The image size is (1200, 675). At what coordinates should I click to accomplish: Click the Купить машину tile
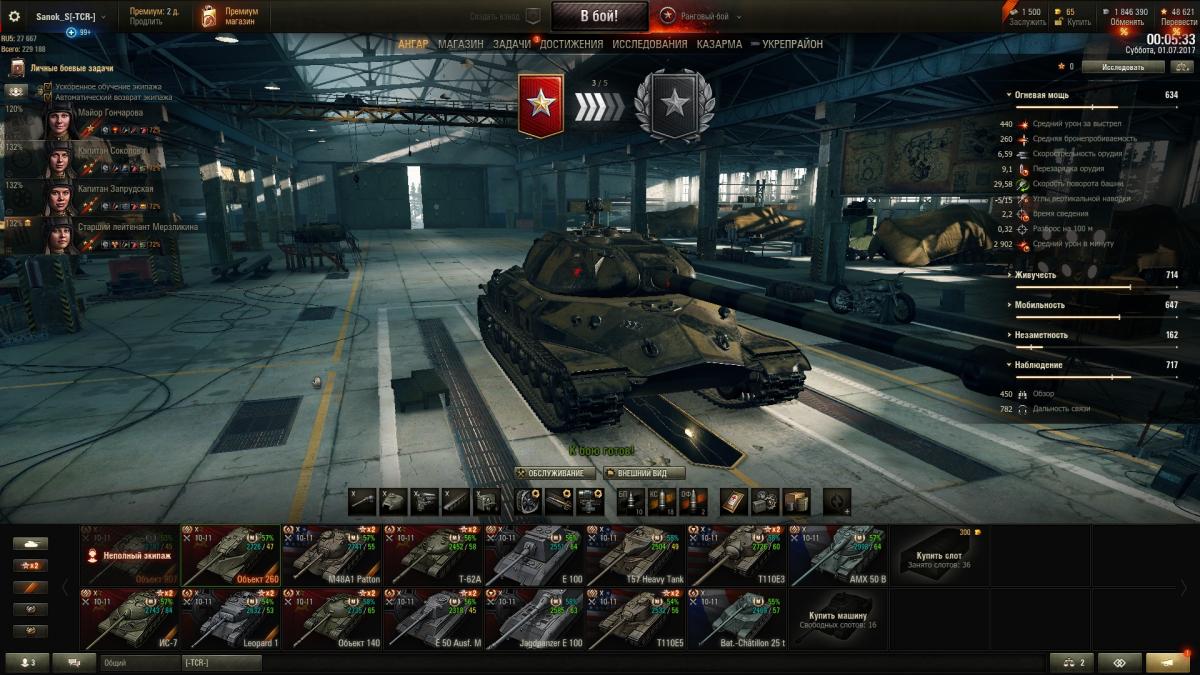(x=838, y=619)
